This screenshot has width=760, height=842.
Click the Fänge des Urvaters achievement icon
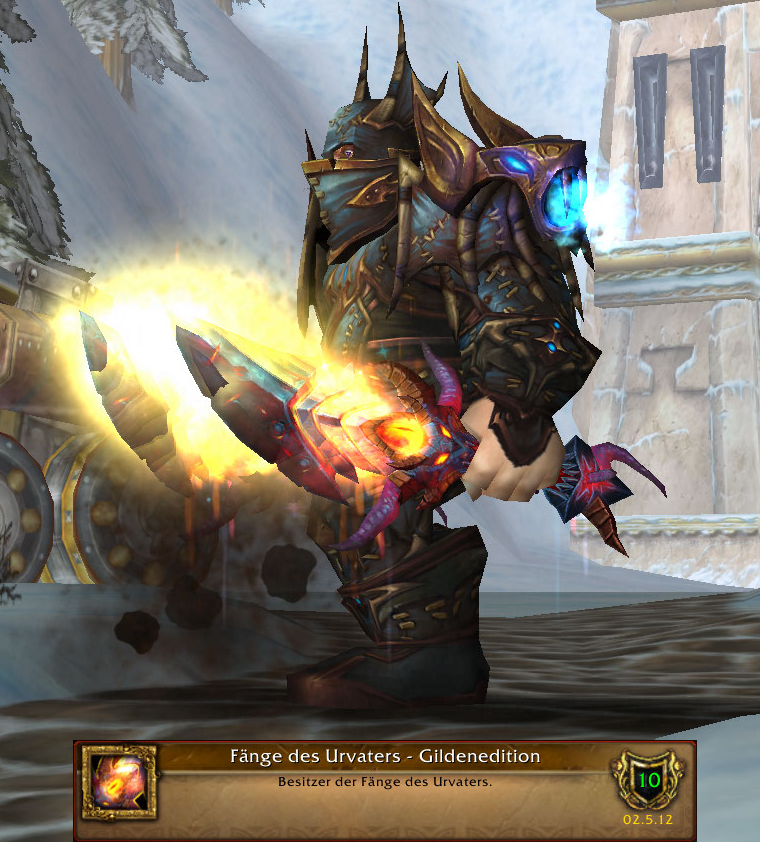coord(118,781)
